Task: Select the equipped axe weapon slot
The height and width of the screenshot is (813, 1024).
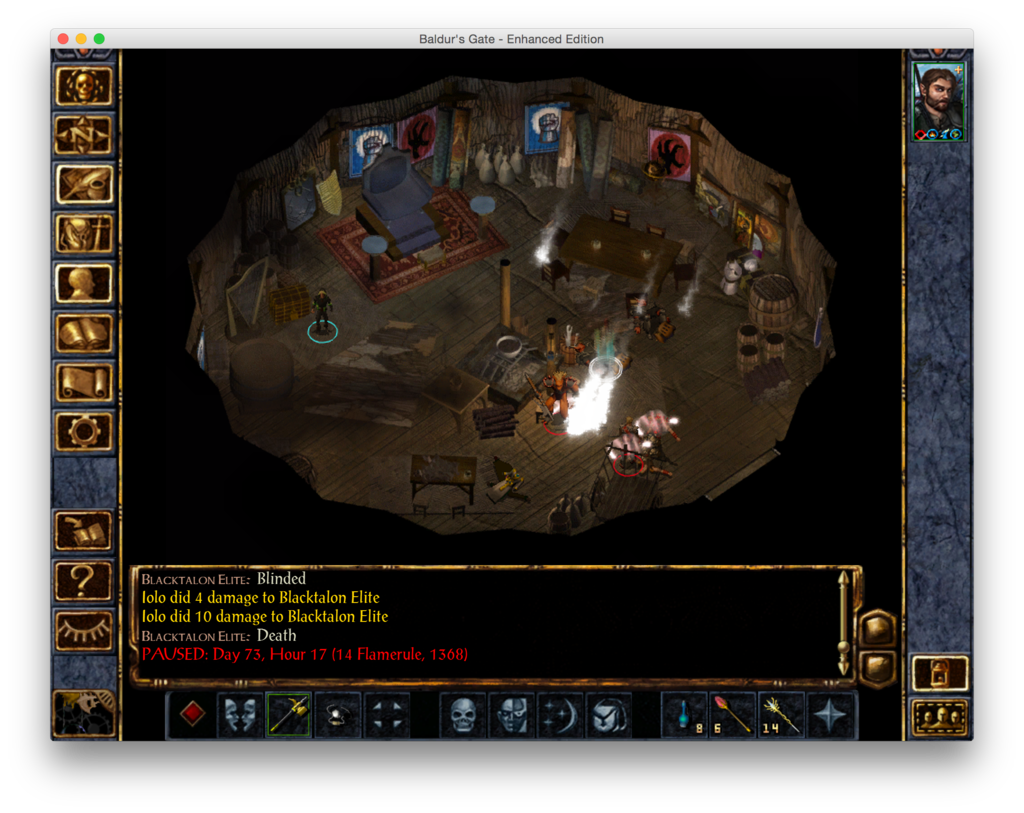Action: [289, 715]
